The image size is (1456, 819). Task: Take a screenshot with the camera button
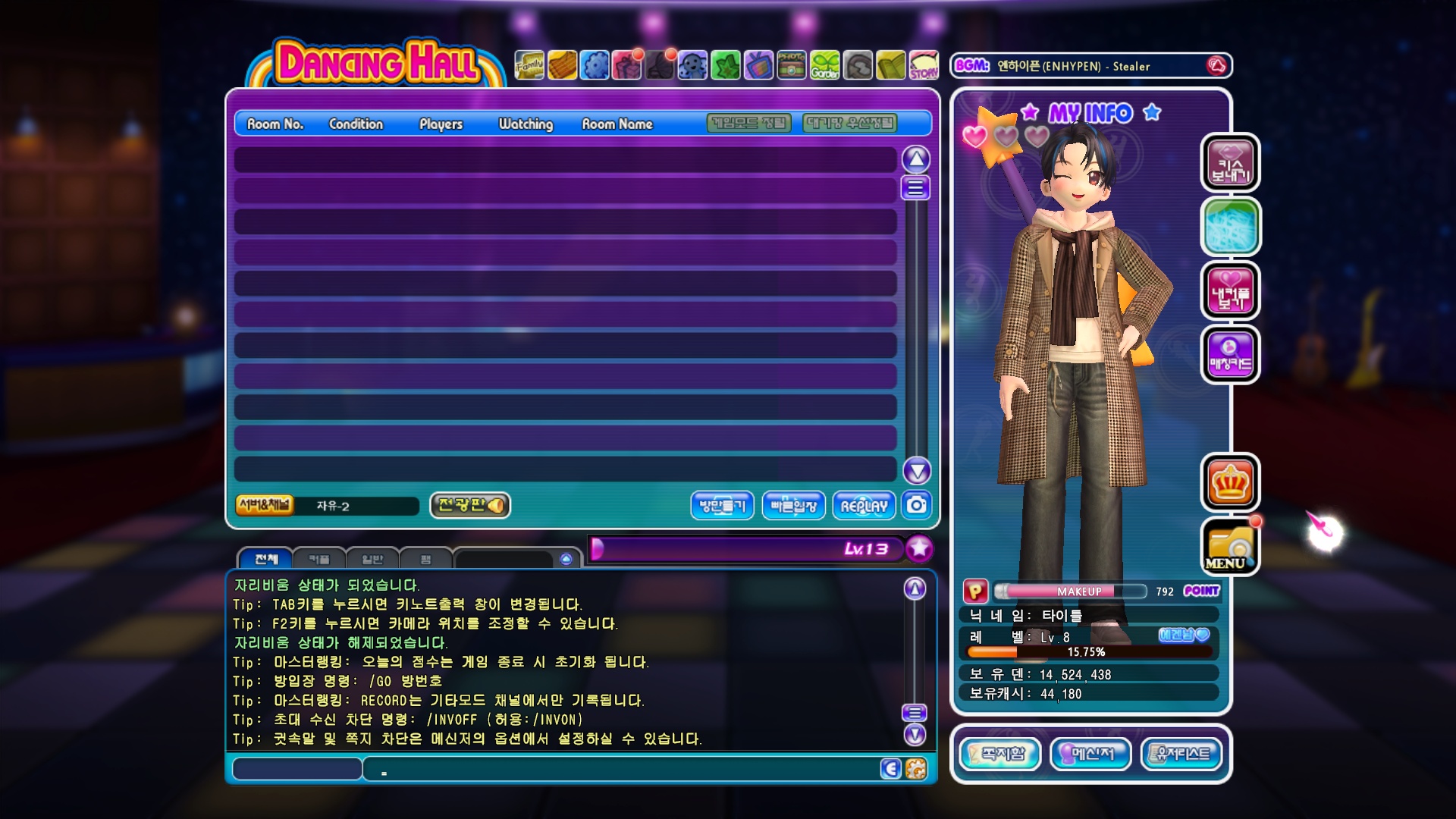pyautogui.click(x=917, y=505)
